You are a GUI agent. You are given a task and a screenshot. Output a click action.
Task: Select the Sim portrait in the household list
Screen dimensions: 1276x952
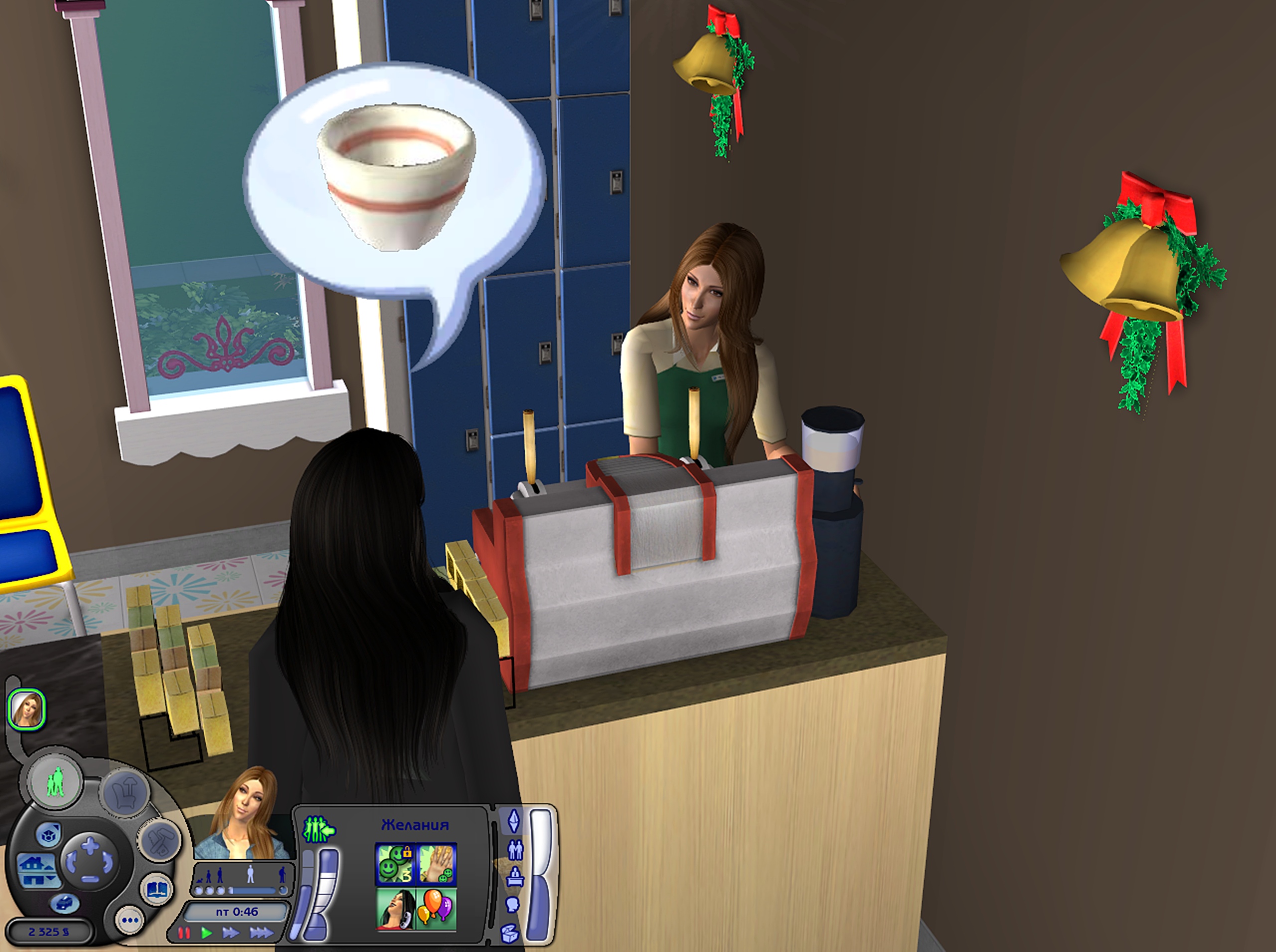pos(26,709)
